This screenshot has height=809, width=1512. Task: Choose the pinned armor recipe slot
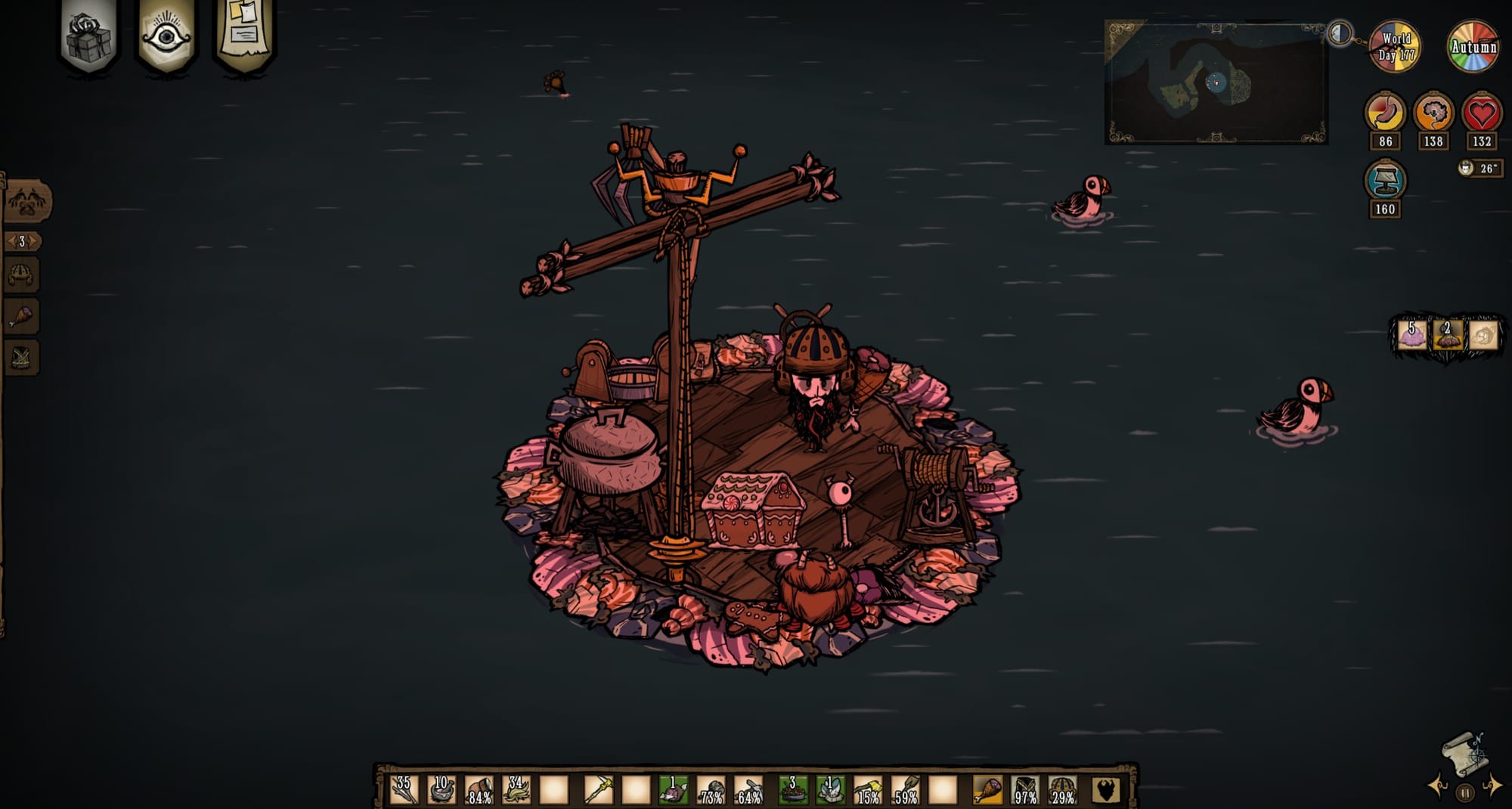tap(21, 358)
